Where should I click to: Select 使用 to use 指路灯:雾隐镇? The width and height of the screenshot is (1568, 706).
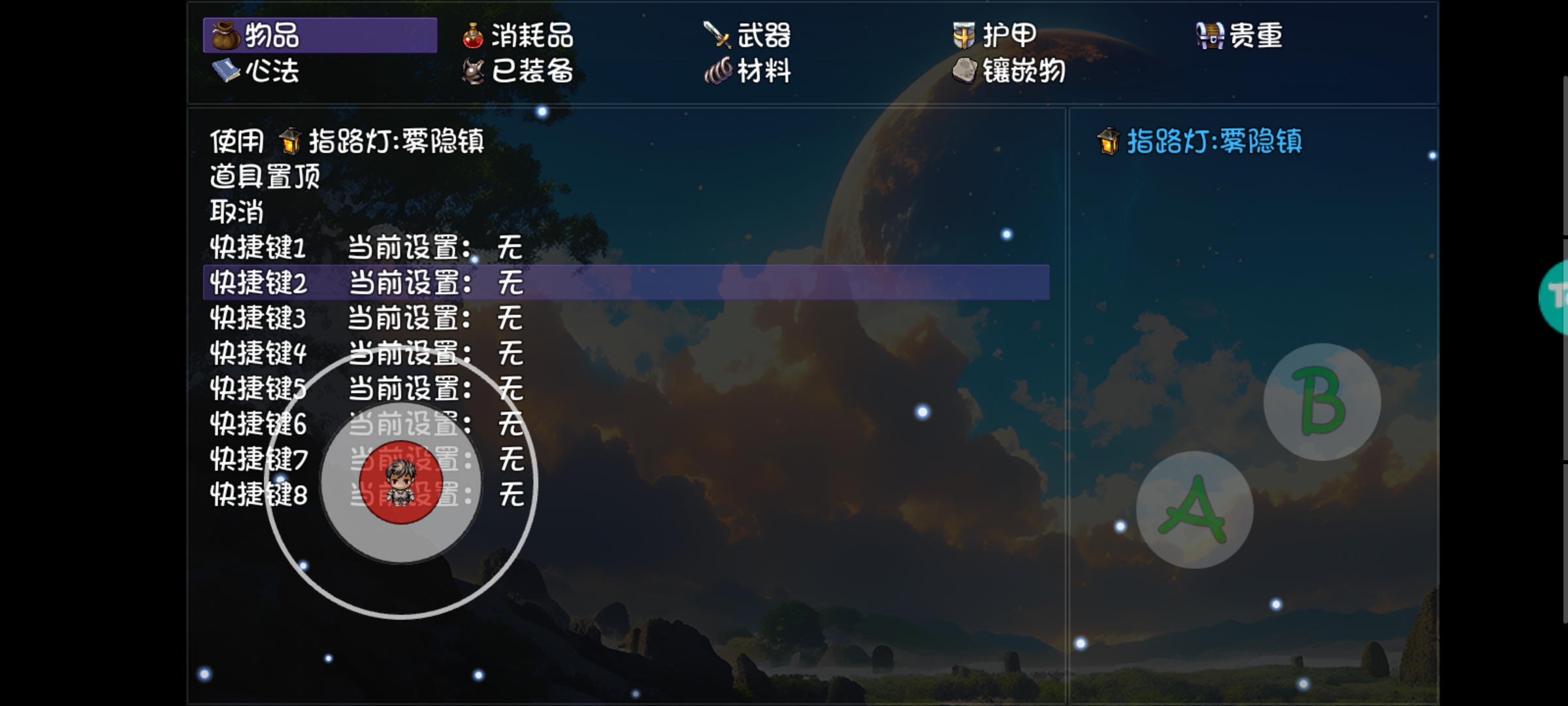(x=237, y=139)
